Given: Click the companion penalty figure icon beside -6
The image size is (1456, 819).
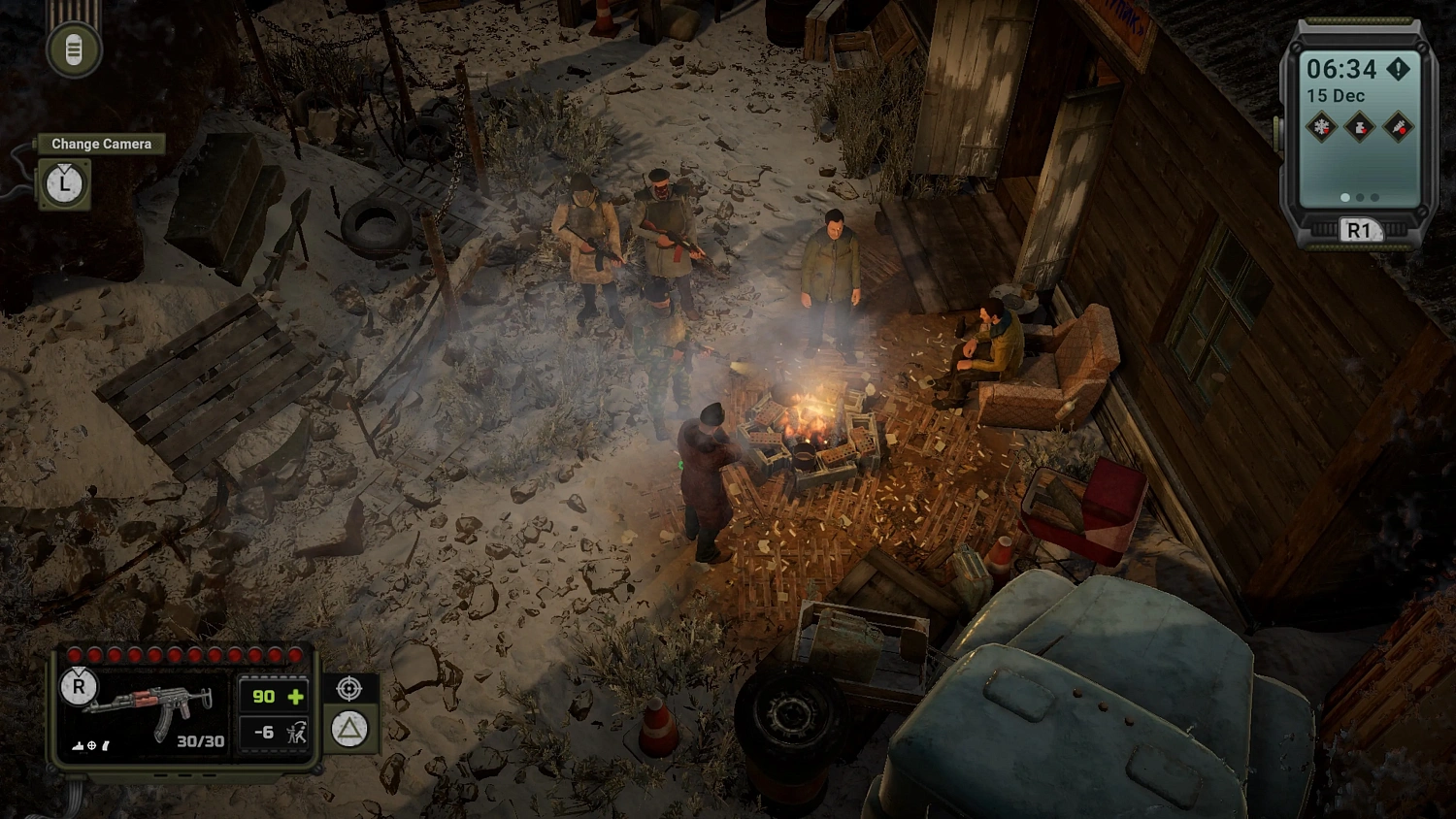Looking at the screenshot, I should coord(296,733).
